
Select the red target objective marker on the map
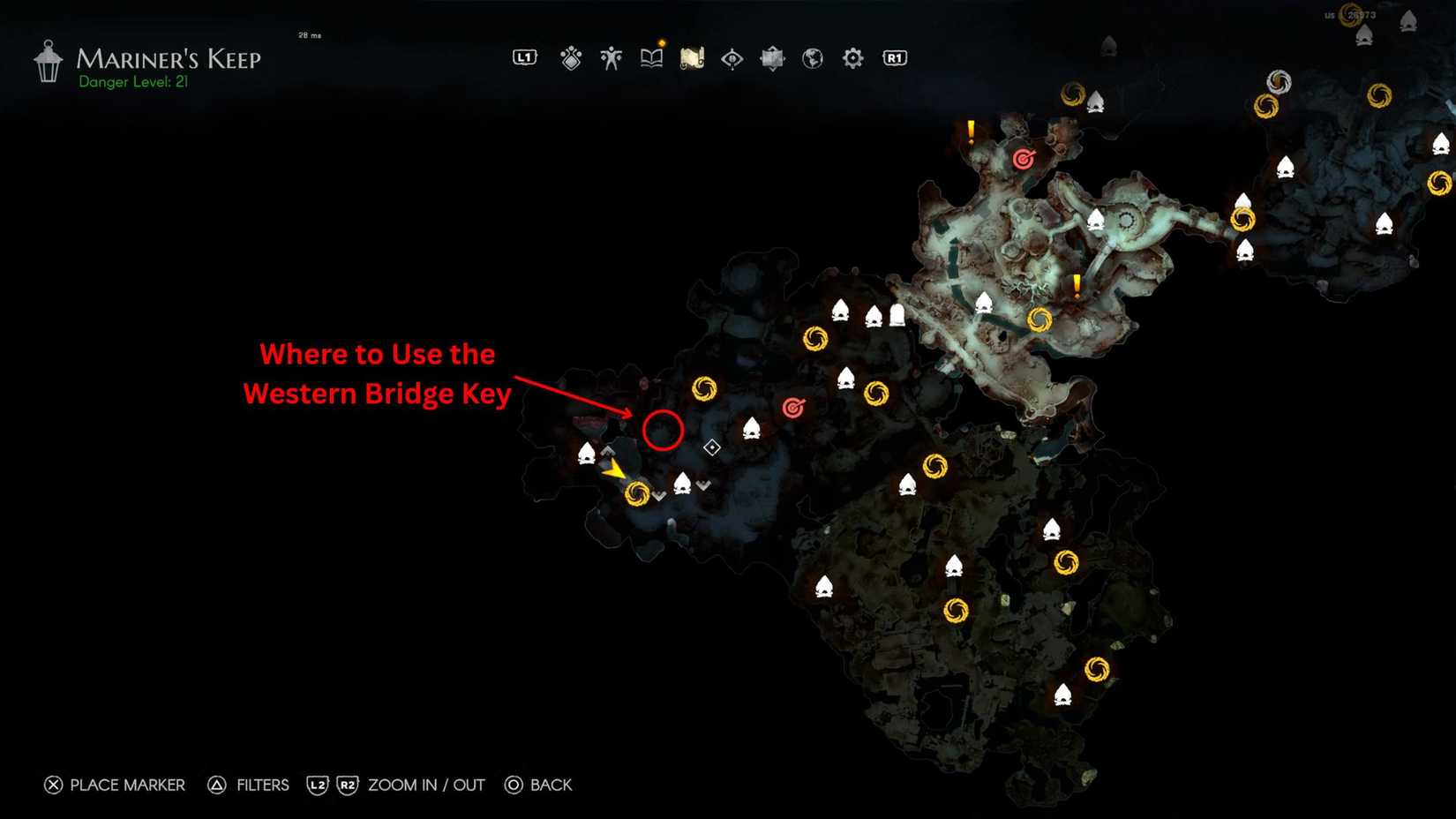pyautogui.click(x=792, y=408)
